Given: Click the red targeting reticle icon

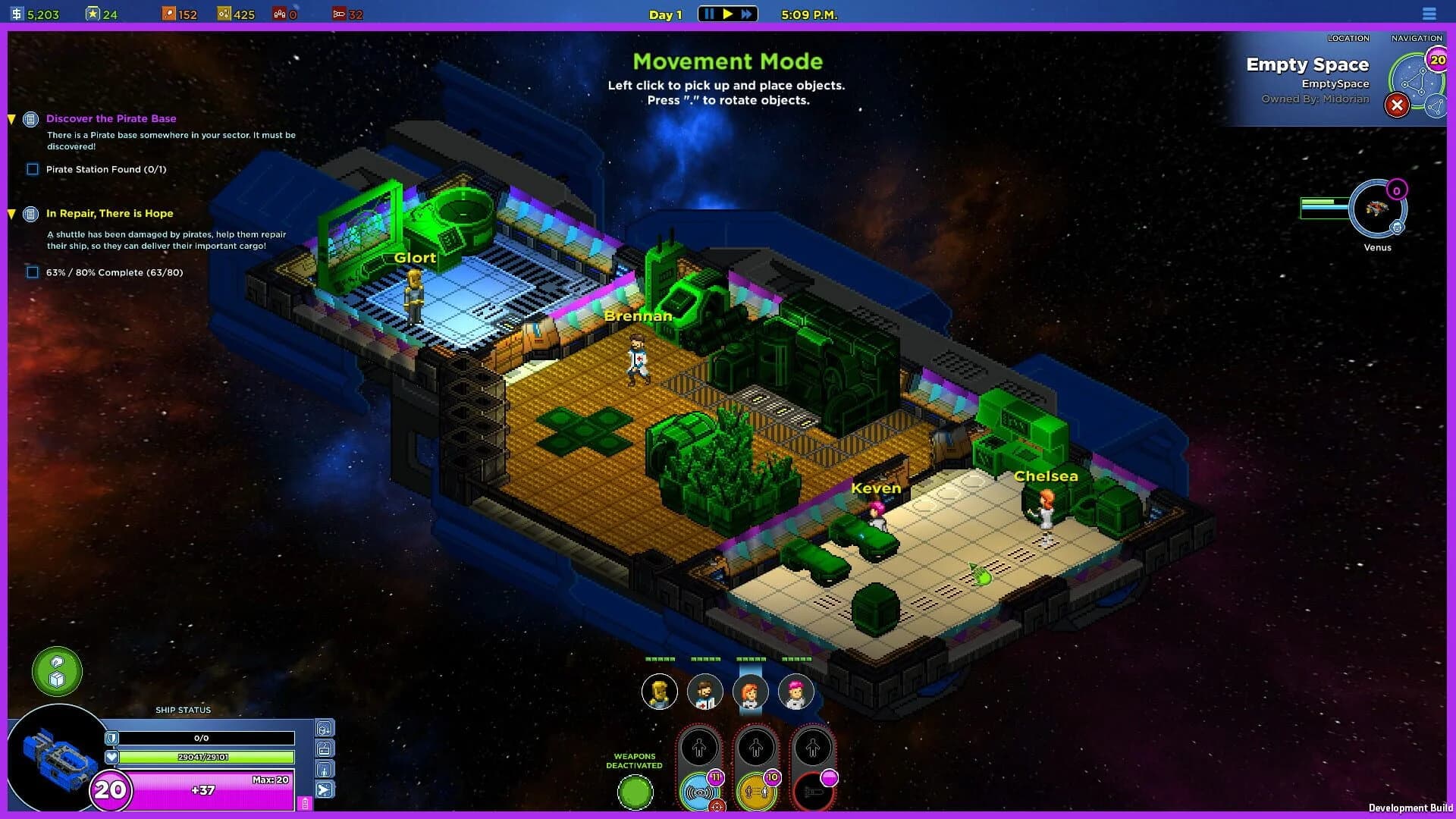Looking at the screenshot, I should 717,805.
